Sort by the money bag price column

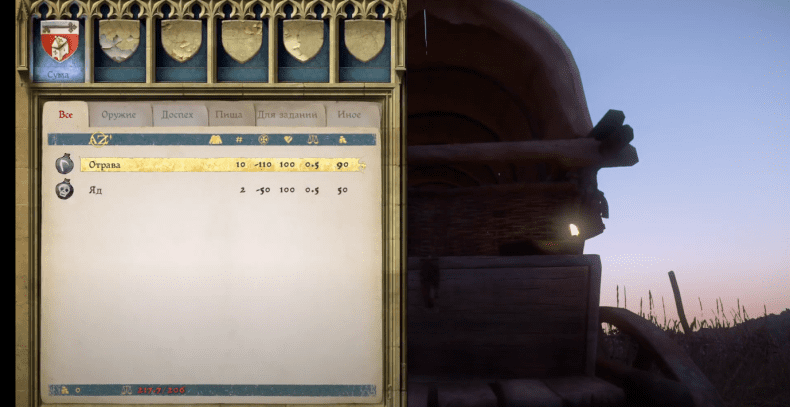pos(342,139)
